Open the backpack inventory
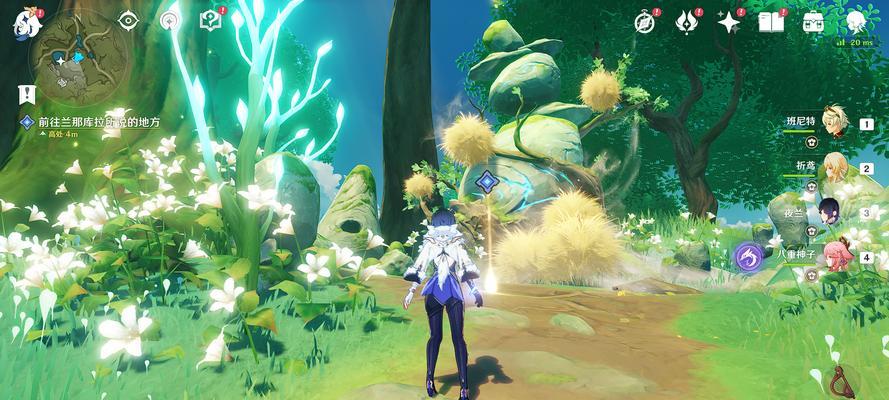Viewport: 889px width, 400px height. coord(813,21)
